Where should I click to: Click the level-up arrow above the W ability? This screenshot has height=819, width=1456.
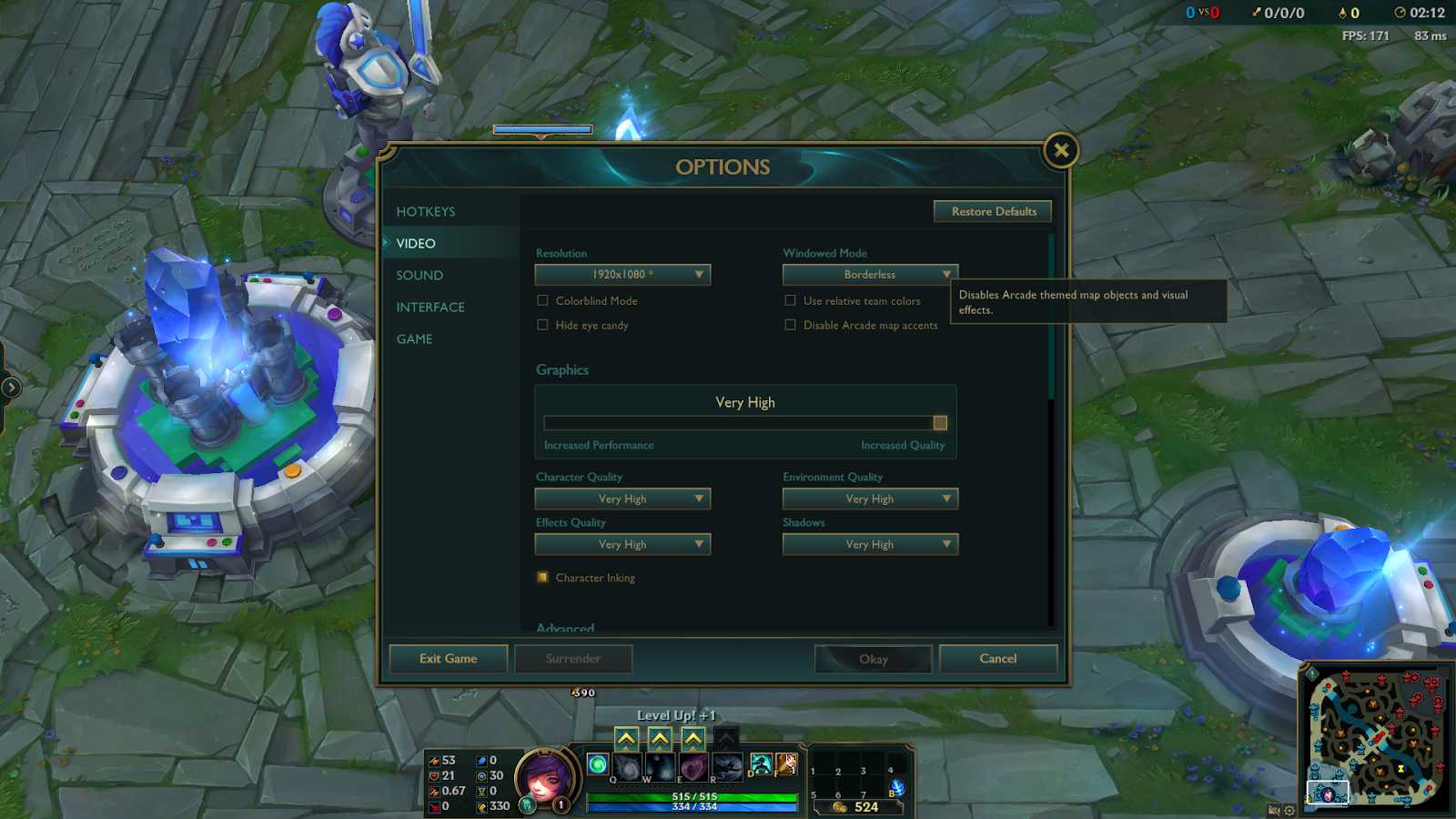(660, 739)
